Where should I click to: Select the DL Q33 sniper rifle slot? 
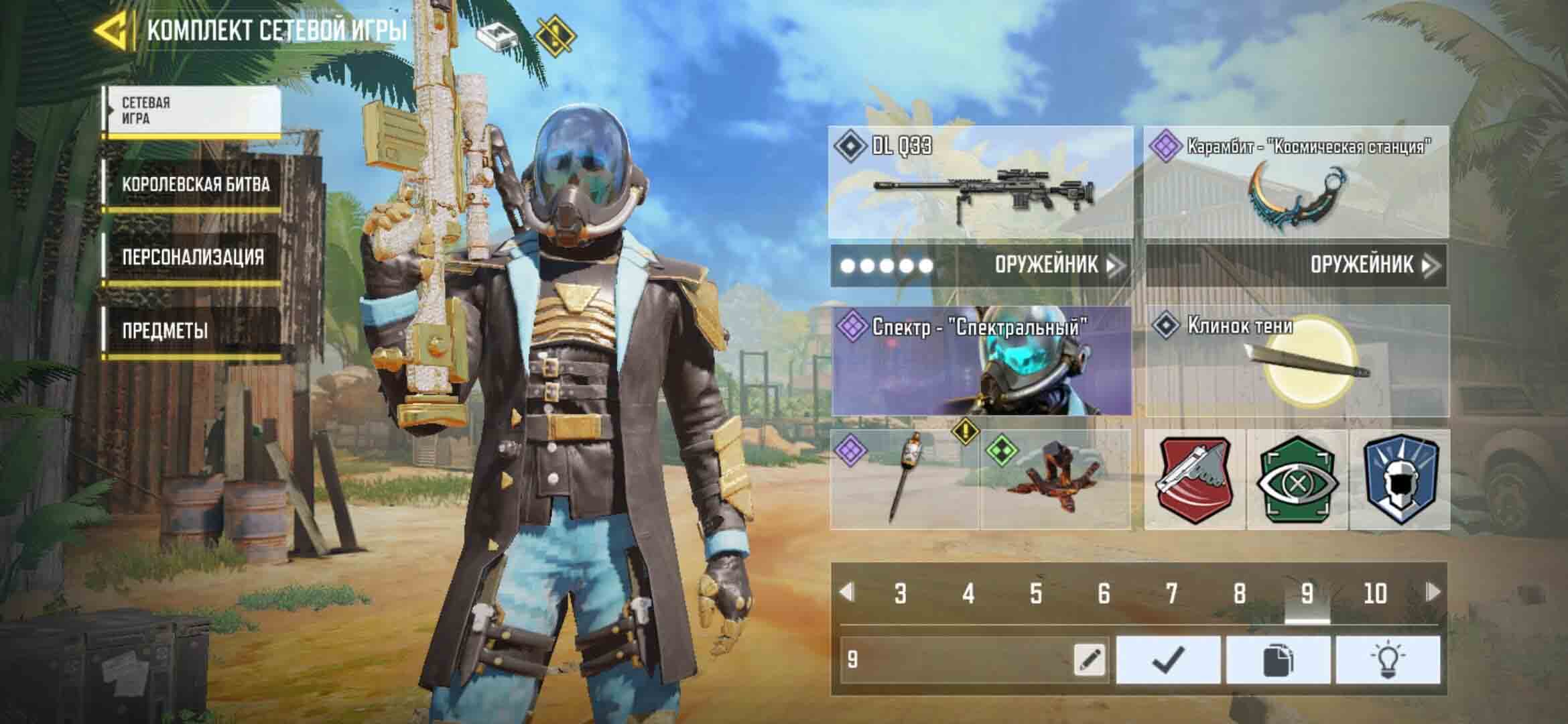click(x=981, y=182)
